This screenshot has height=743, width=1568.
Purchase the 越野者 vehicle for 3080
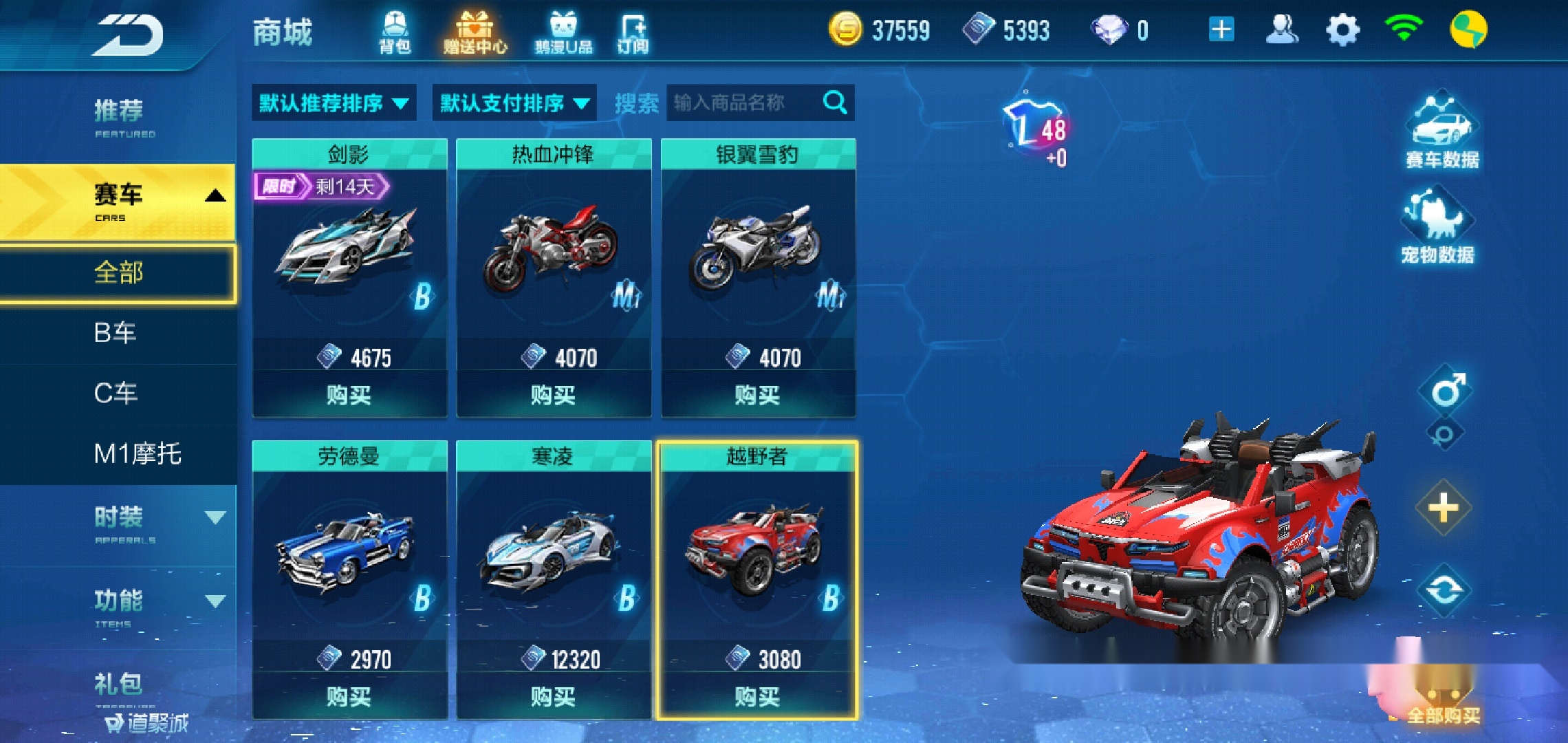coord(759,698)
